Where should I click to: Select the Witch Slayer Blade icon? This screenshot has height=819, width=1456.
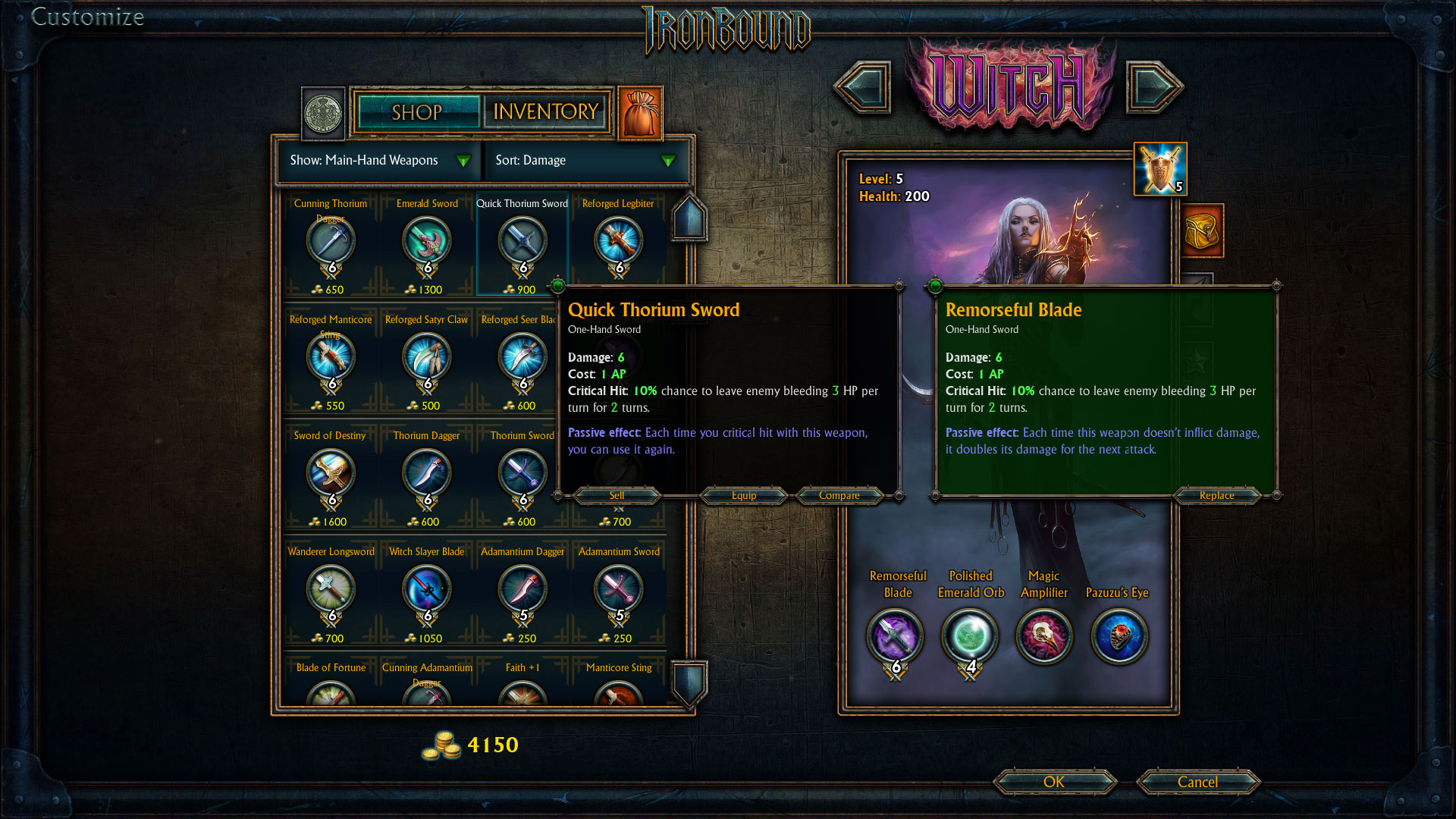(426, 589)
